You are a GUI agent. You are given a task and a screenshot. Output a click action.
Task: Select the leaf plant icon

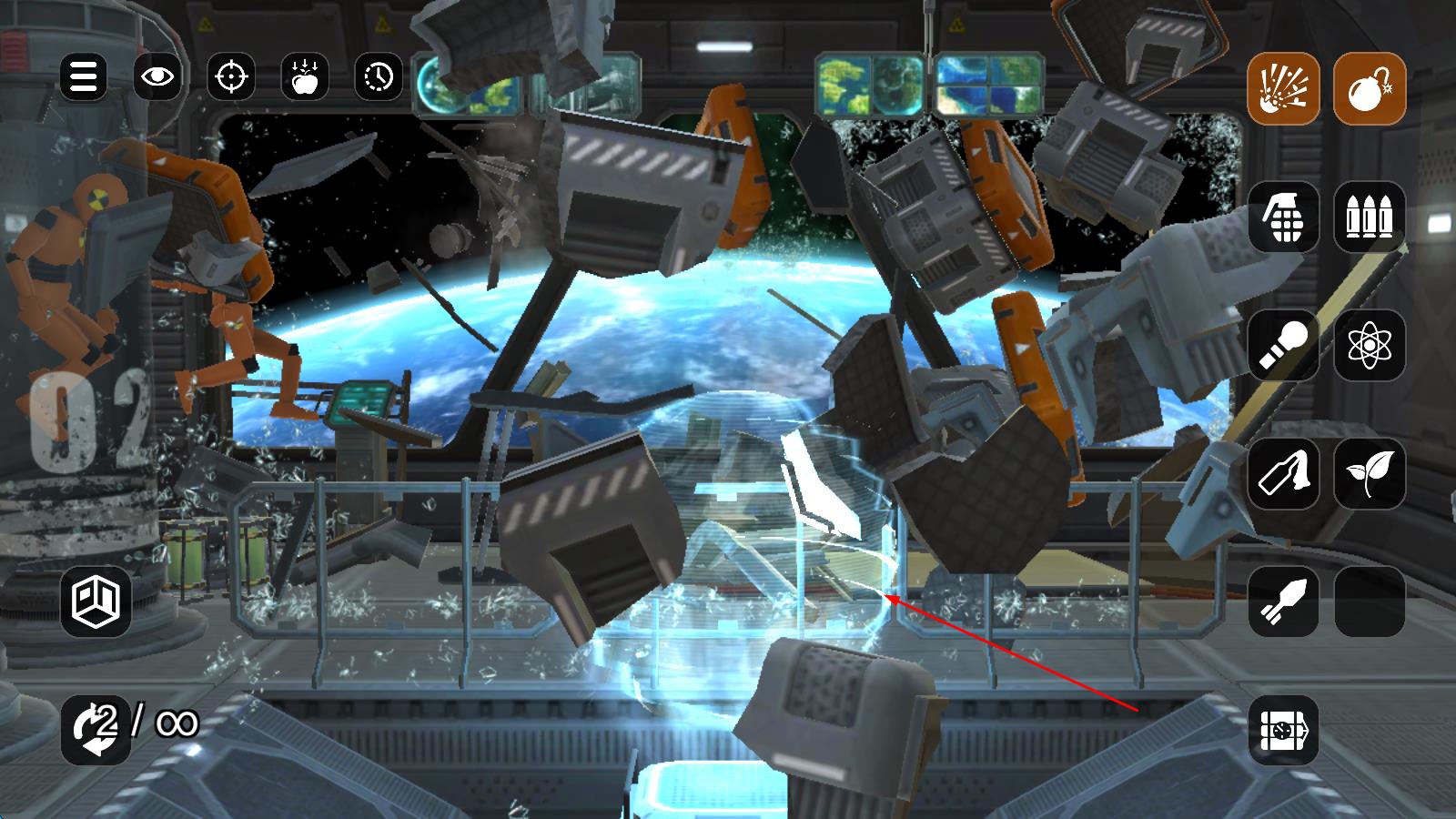(1370, 473)
